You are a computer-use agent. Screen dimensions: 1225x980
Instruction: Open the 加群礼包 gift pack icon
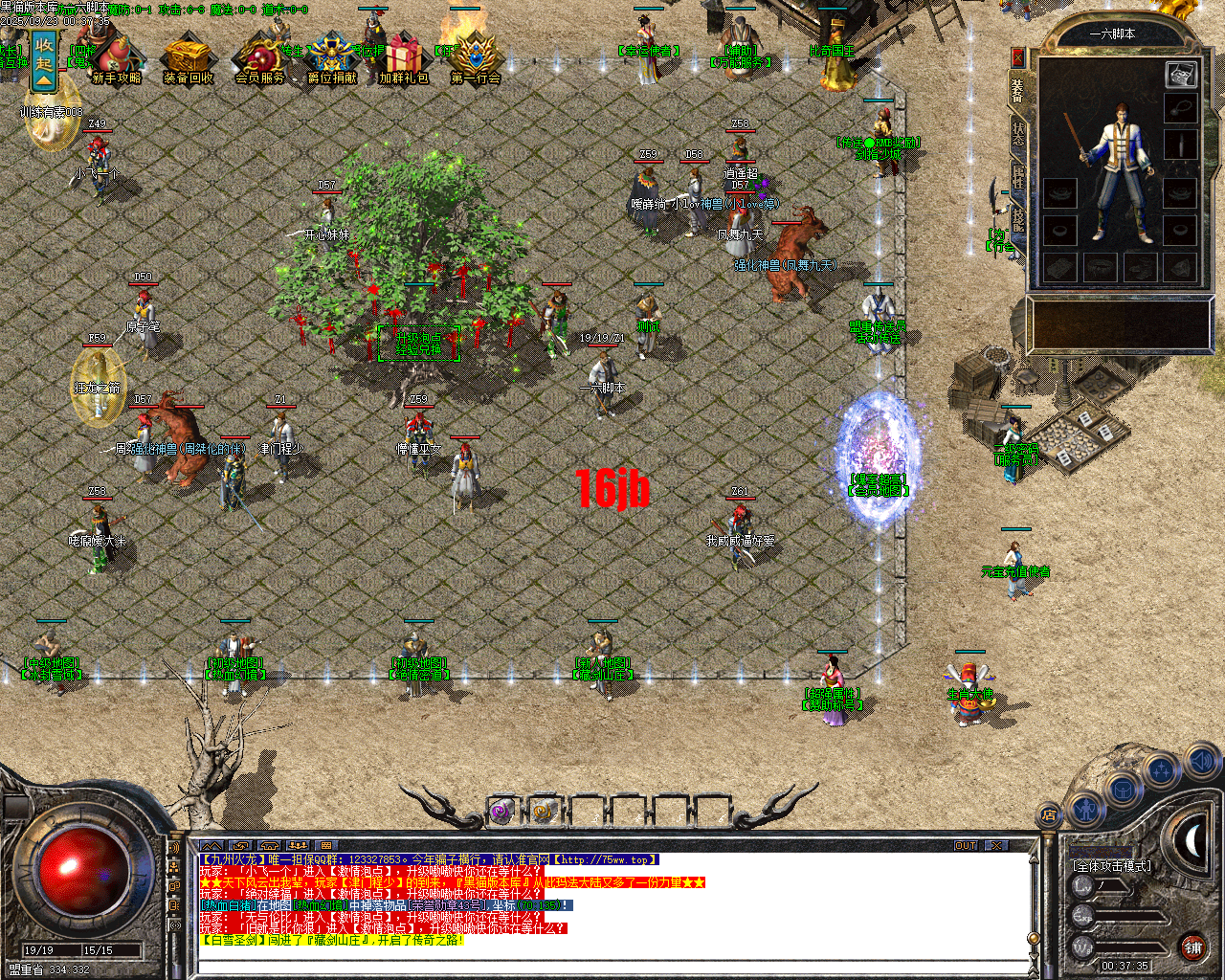click(402, 56)
